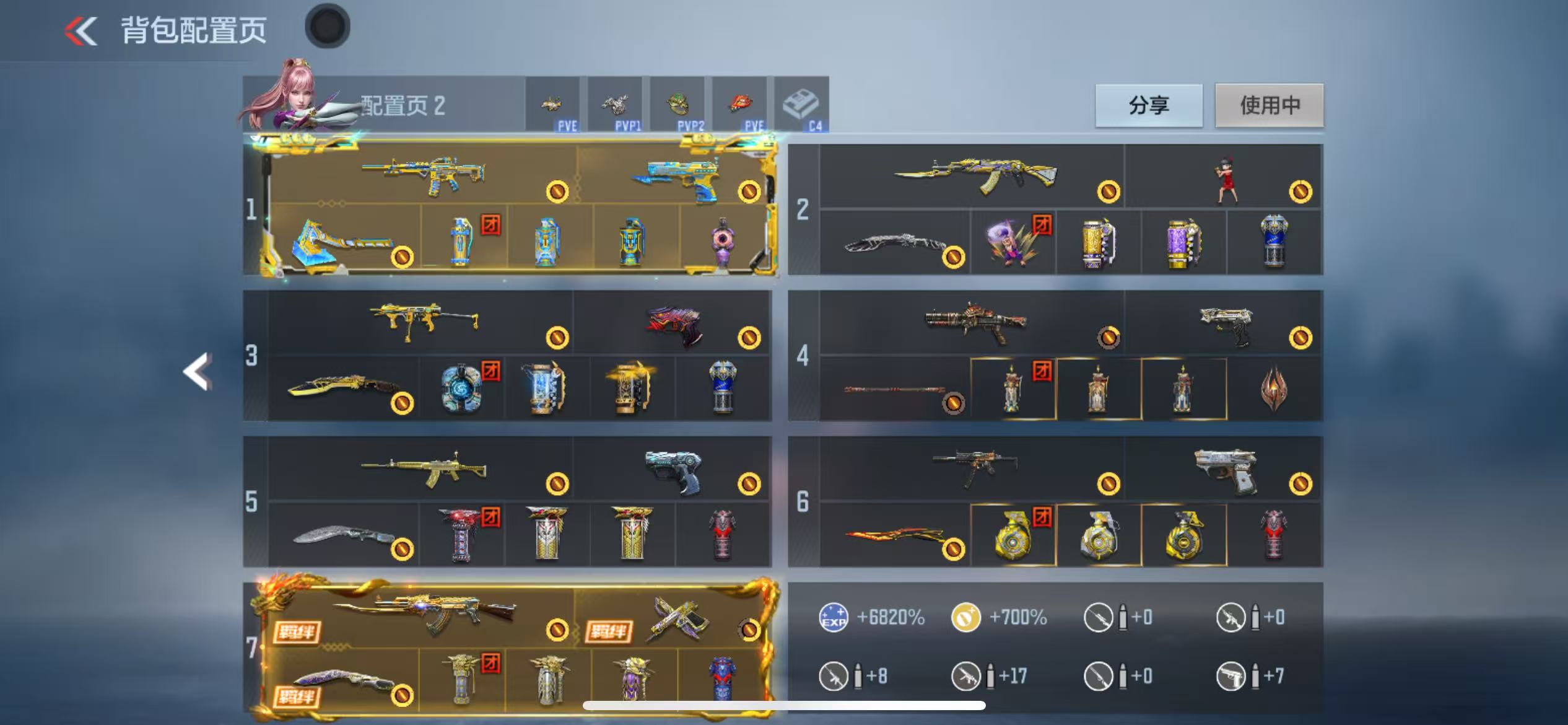The image size is (1568, 725).
Task: Open the C4 bag tab
Action: pos(801,105)
